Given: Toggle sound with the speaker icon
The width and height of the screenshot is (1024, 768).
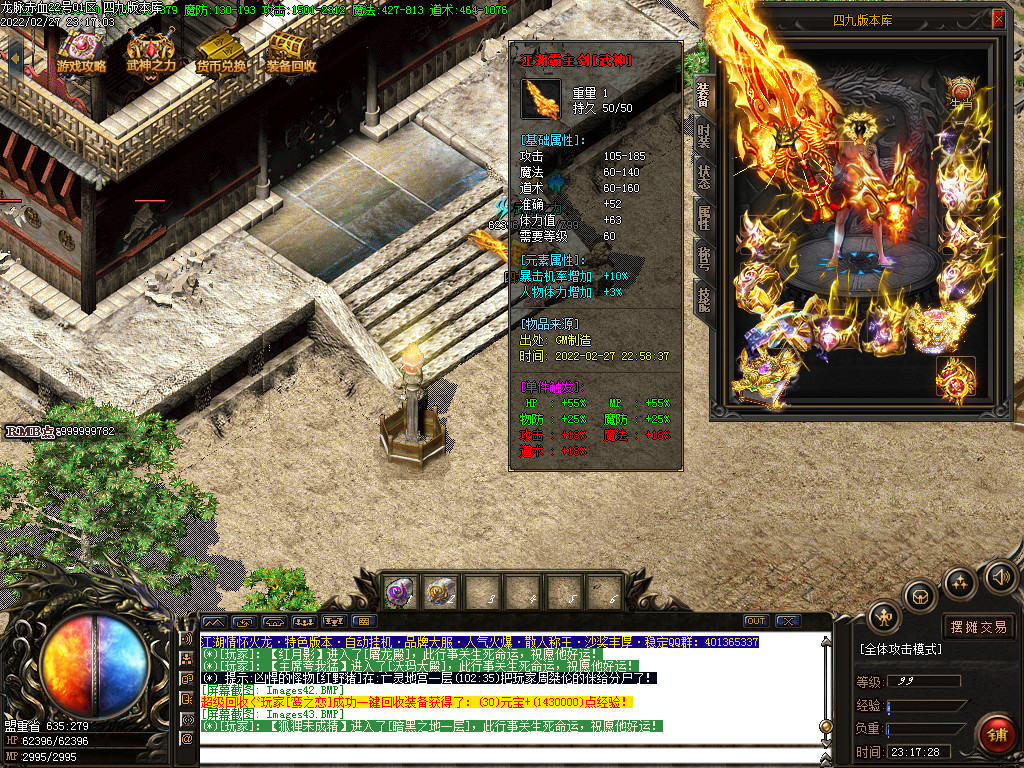Looking at the screenshot, I should 999,576.
